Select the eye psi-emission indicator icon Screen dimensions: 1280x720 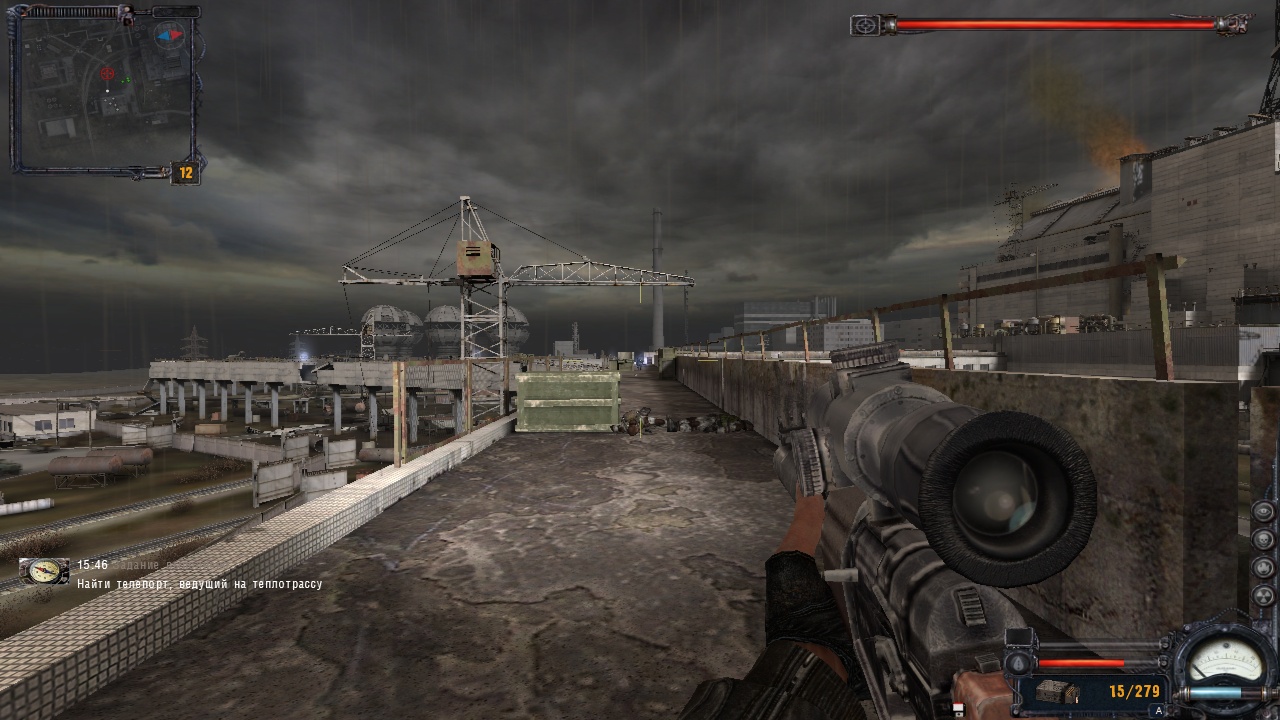[1264, 510]
